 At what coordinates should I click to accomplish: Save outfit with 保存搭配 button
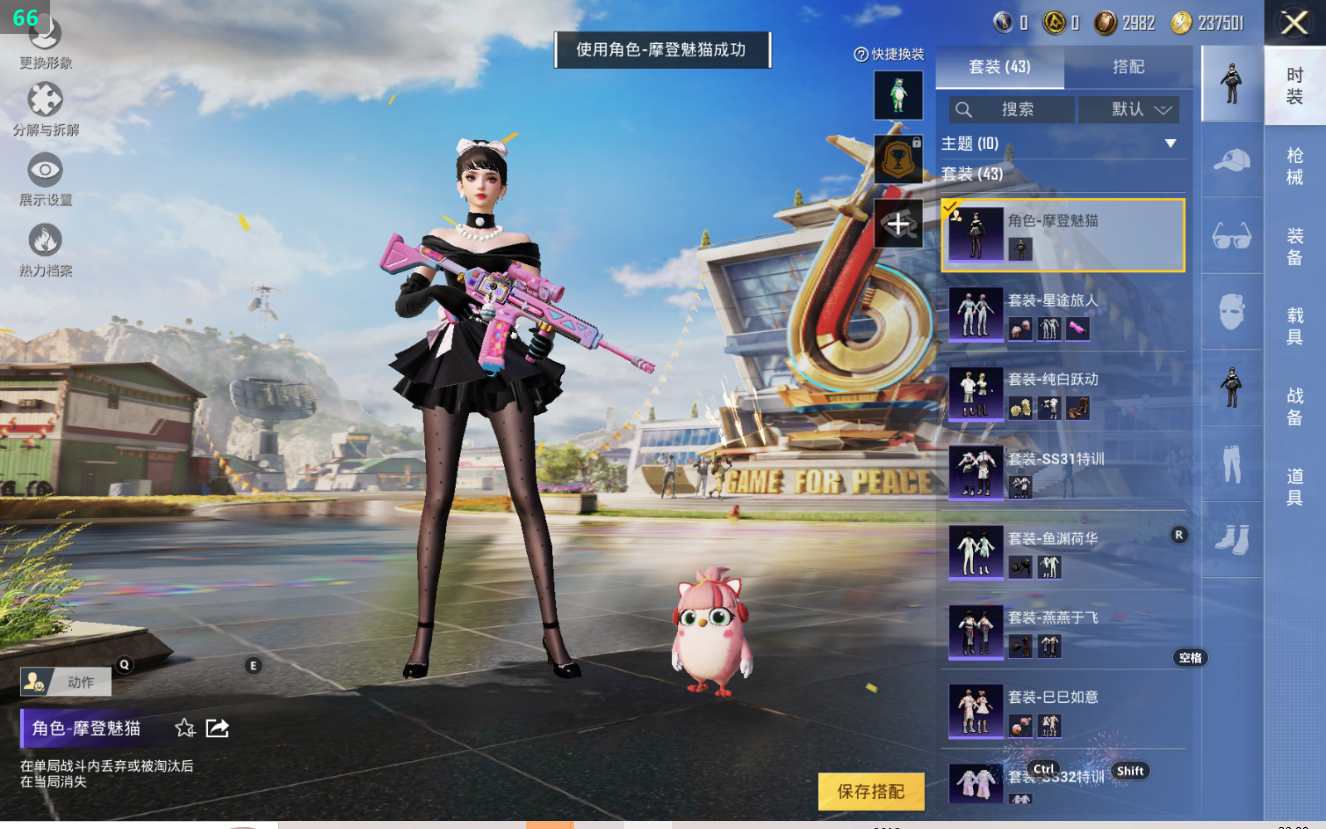pos(870,791)
